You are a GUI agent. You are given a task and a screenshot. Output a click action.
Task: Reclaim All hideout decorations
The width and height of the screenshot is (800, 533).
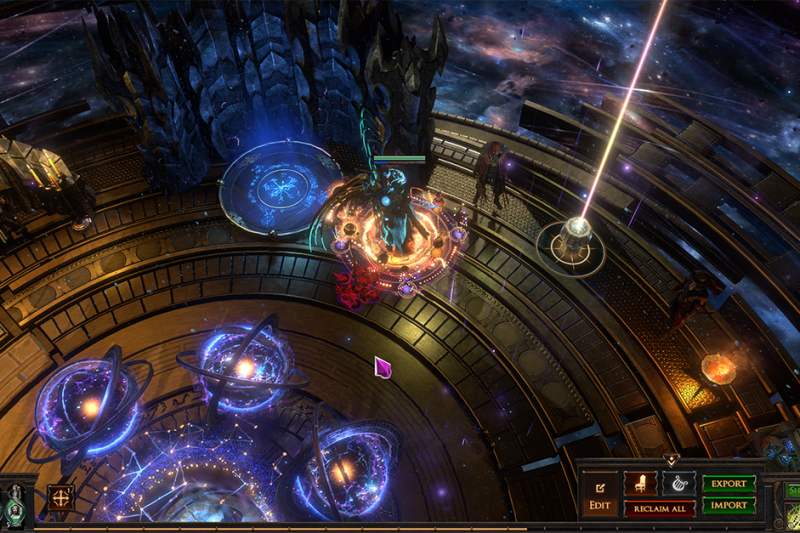pyautogui.click(x=659, y=508)
